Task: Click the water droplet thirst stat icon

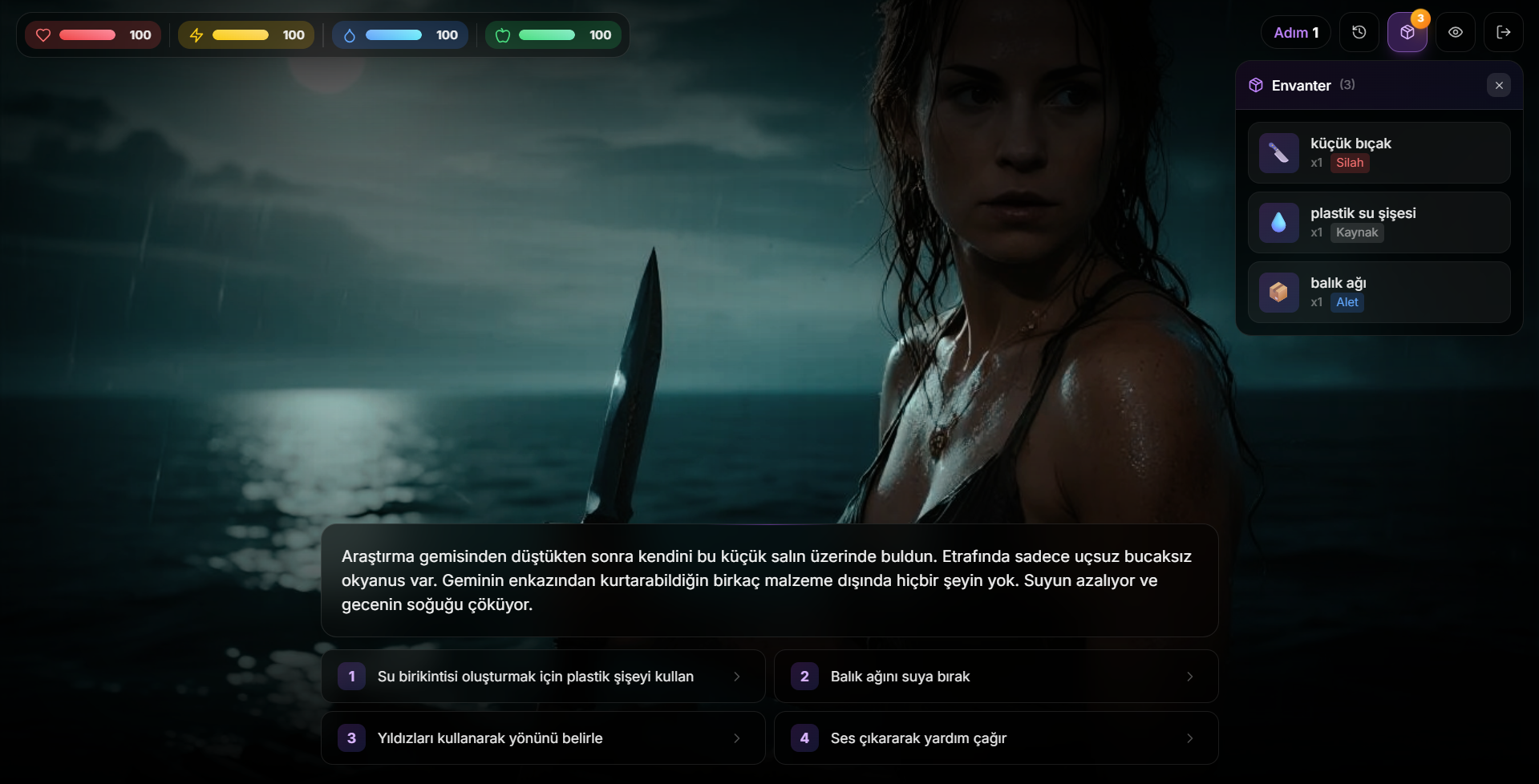Action: pos(350,34)
